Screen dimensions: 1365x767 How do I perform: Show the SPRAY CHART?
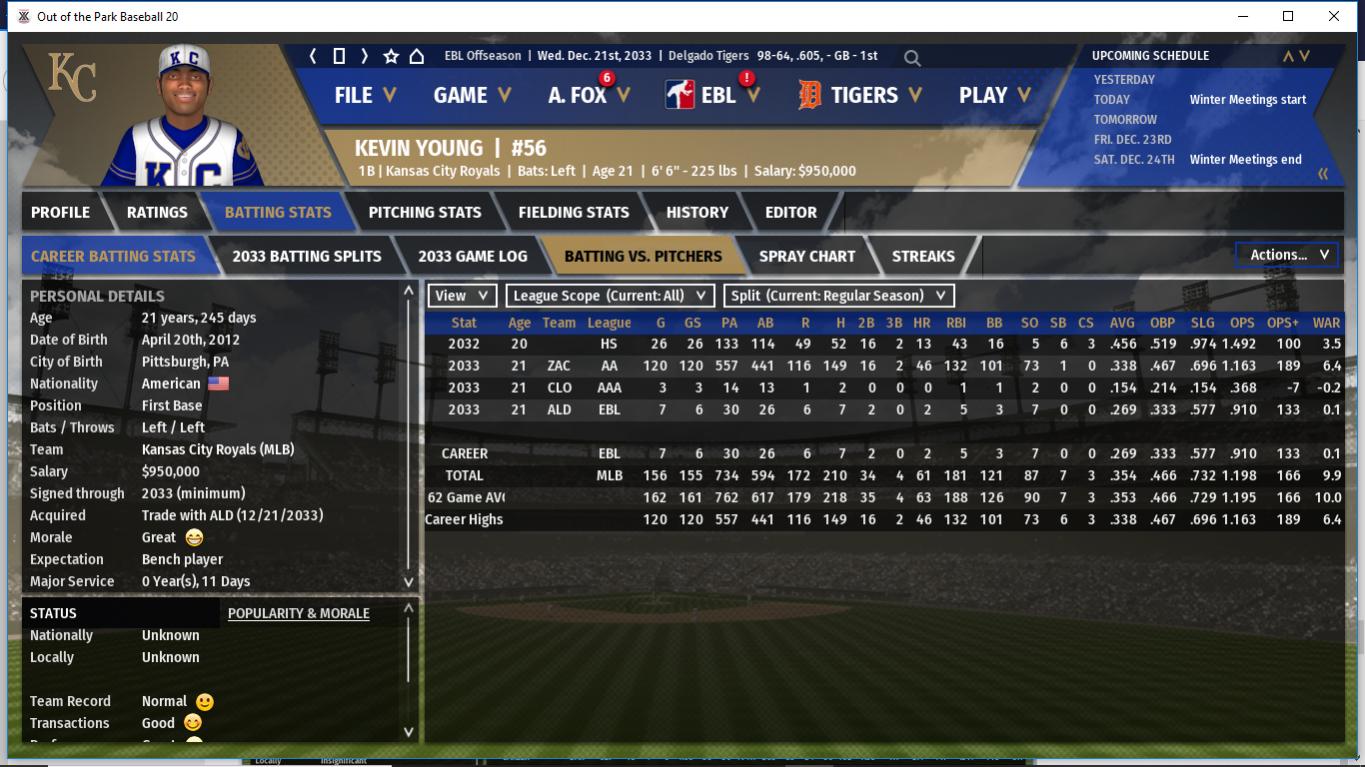[x=806, y=256]
